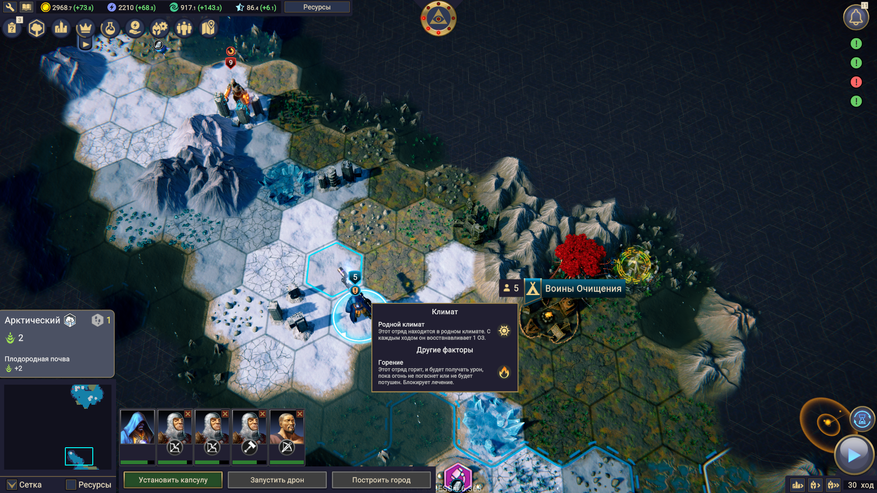877x493 pixels.
Task: Open the red alert notification
Action: pos(856,82)
